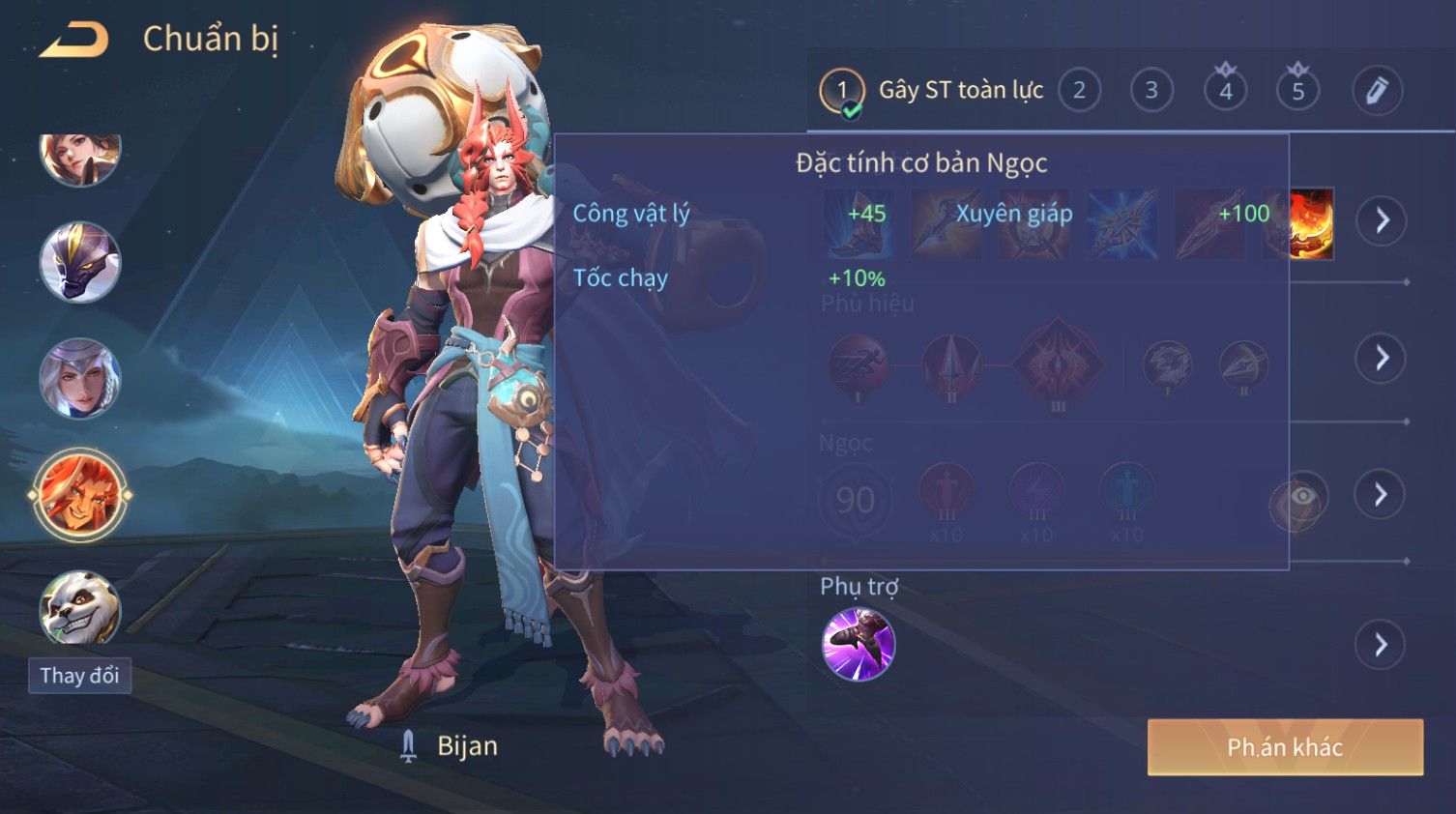Open the Phụ trợ selection arrow
1456x814 pixels.
pyautogui.click(x=1381, y=645)
